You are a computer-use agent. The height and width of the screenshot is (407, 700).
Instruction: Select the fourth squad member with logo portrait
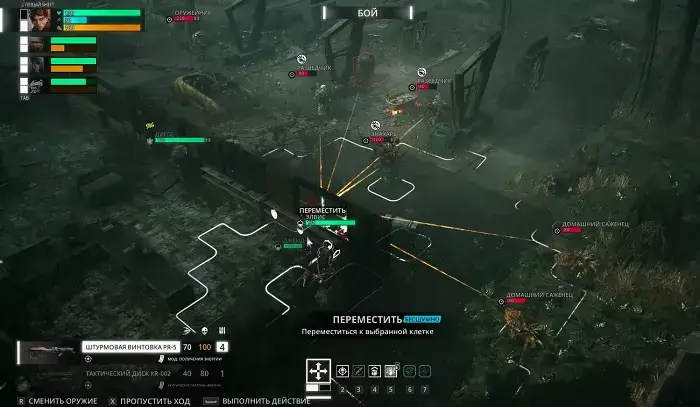pos(35,85)
